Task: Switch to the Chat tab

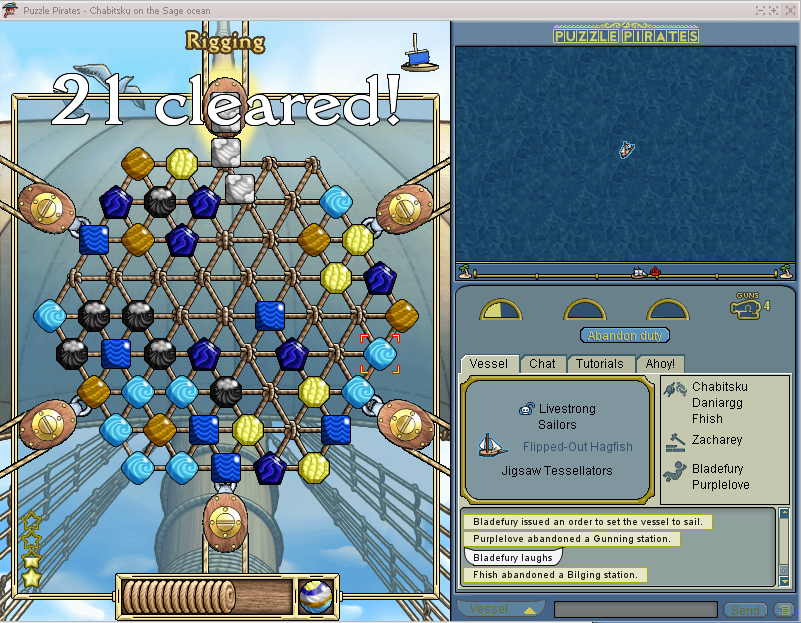Action: click(x=542, y=364)
